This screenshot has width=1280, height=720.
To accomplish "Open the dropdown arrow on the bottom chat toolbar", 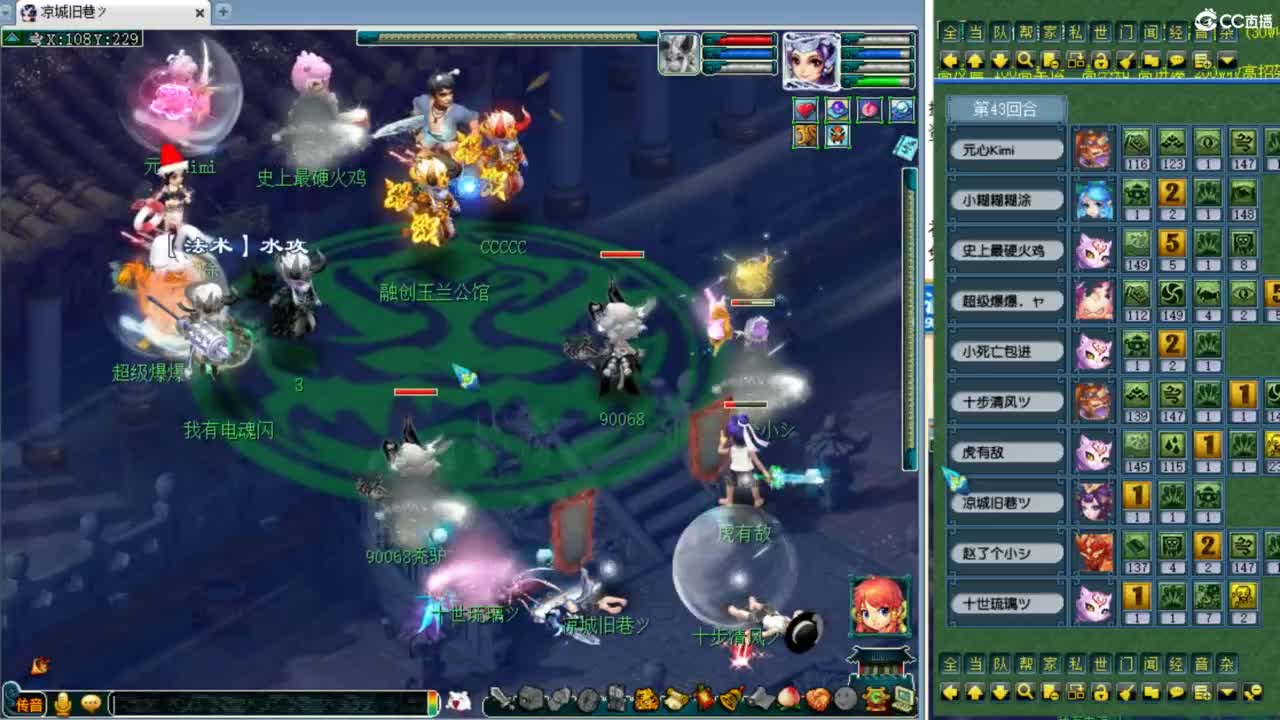I will [x=1225, y=689].
